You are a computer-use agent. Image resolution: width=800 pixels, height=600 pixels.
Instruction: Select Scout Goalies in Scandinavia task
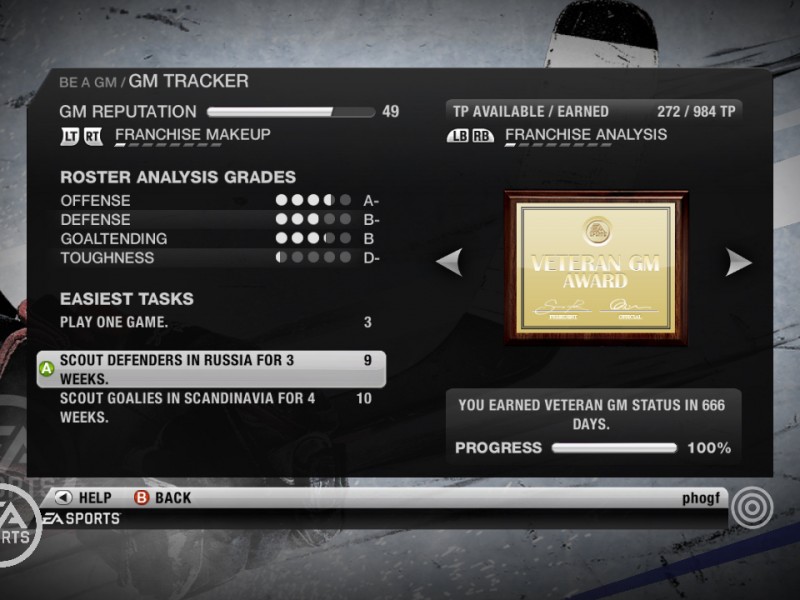pos(210,407)
